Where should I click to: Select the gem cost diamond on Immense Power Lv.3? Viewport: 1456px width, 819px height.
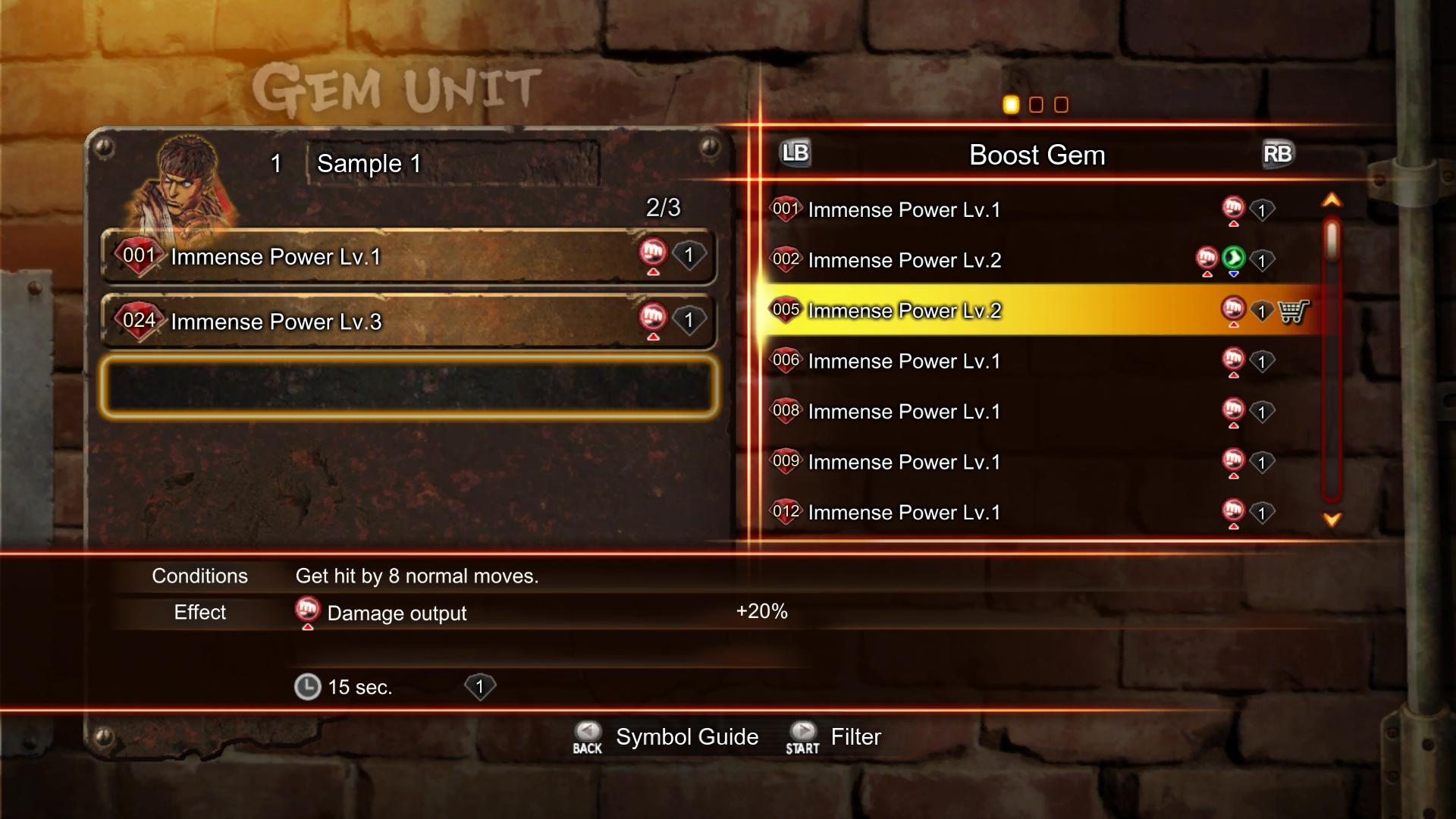pyautogui.click(x=690, y=320)
